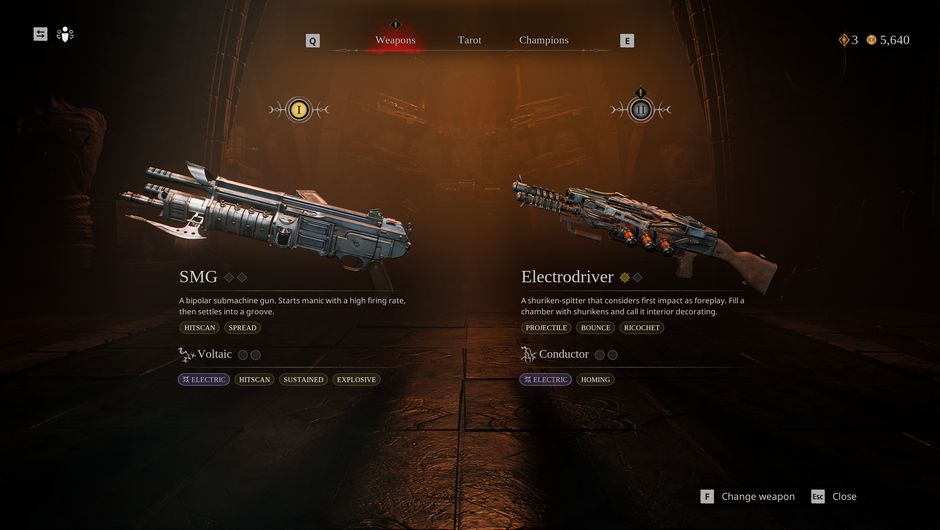The width and height of the screenshot is (940, 530).
Task: Click the Explosive tag under Voltaic
Action: (356, 380)
